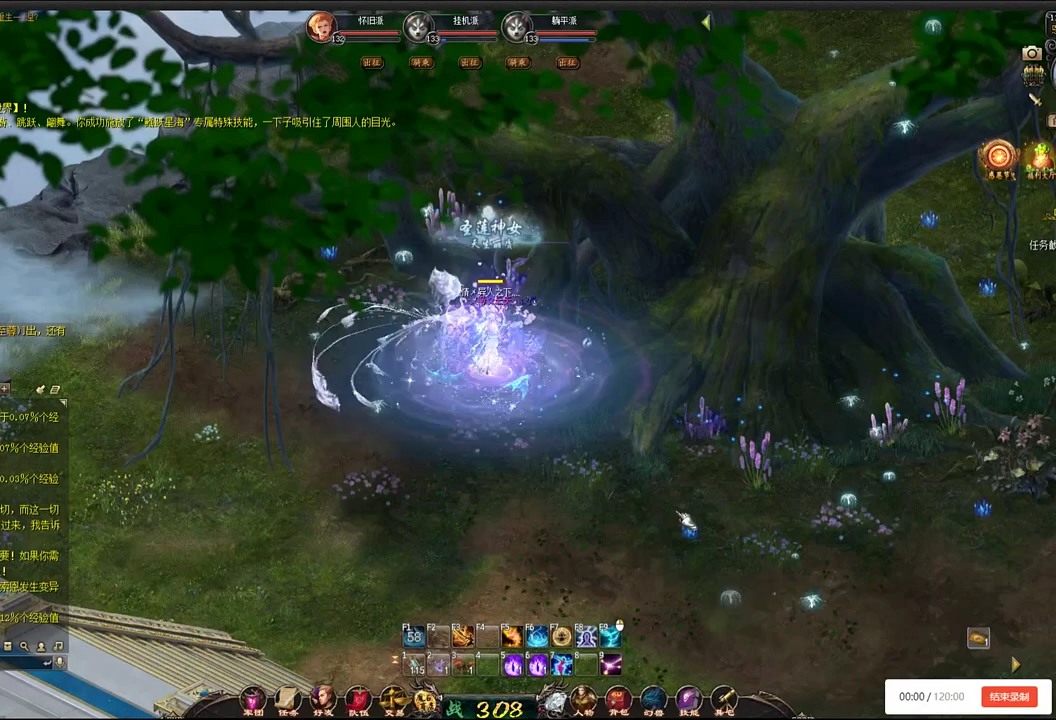Open the 技能 skills book

pyautogui.click(x=688, y=699)
